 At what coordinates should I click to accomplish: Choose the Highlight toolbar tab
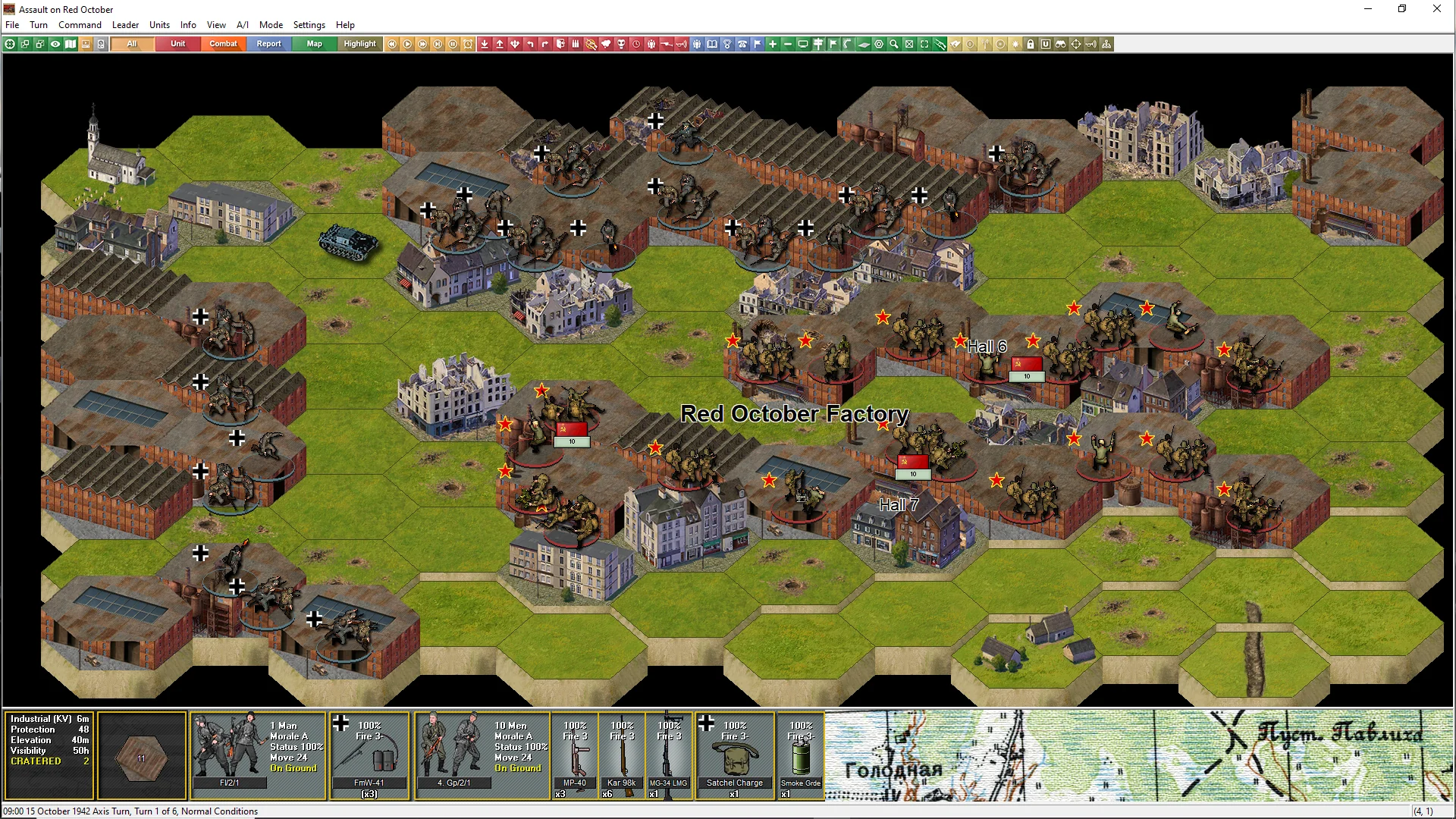tap(359, 44)
